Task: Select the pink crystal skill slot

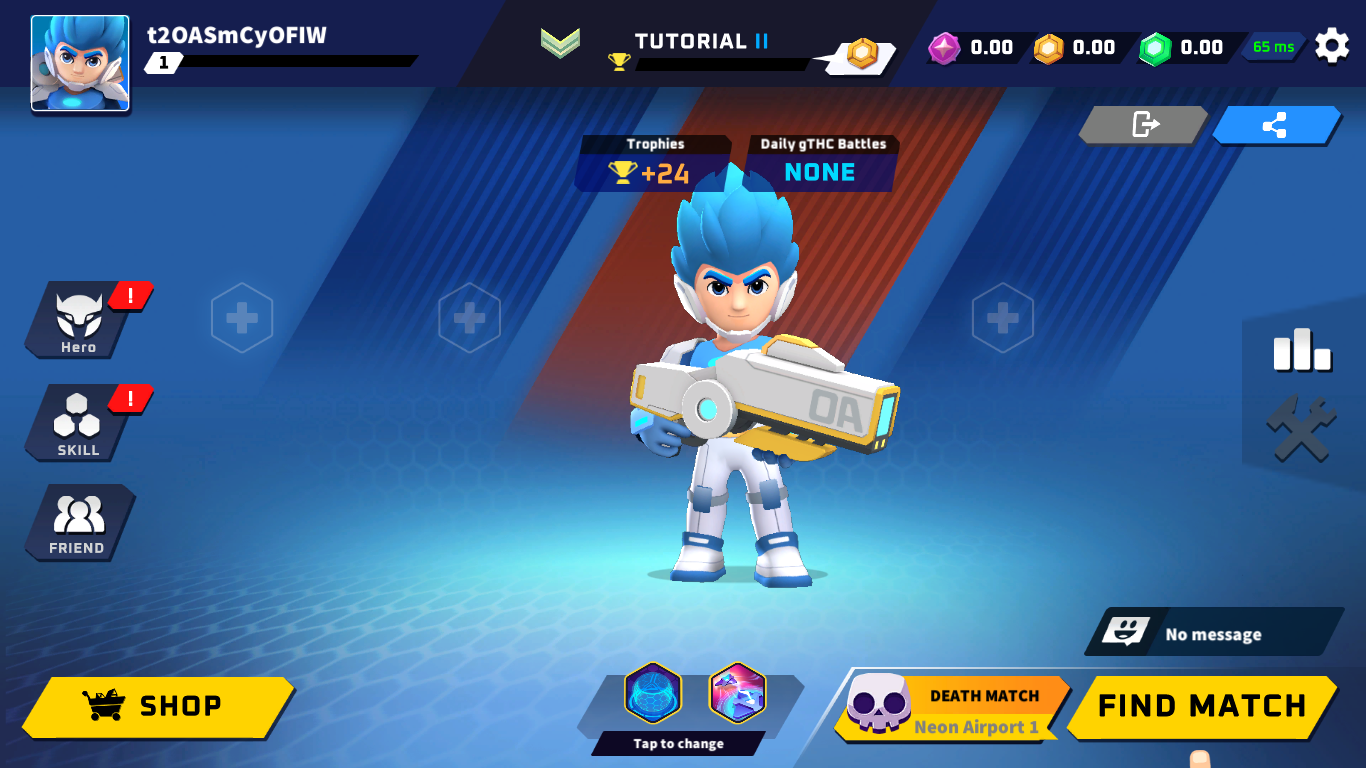Action: 737,693
